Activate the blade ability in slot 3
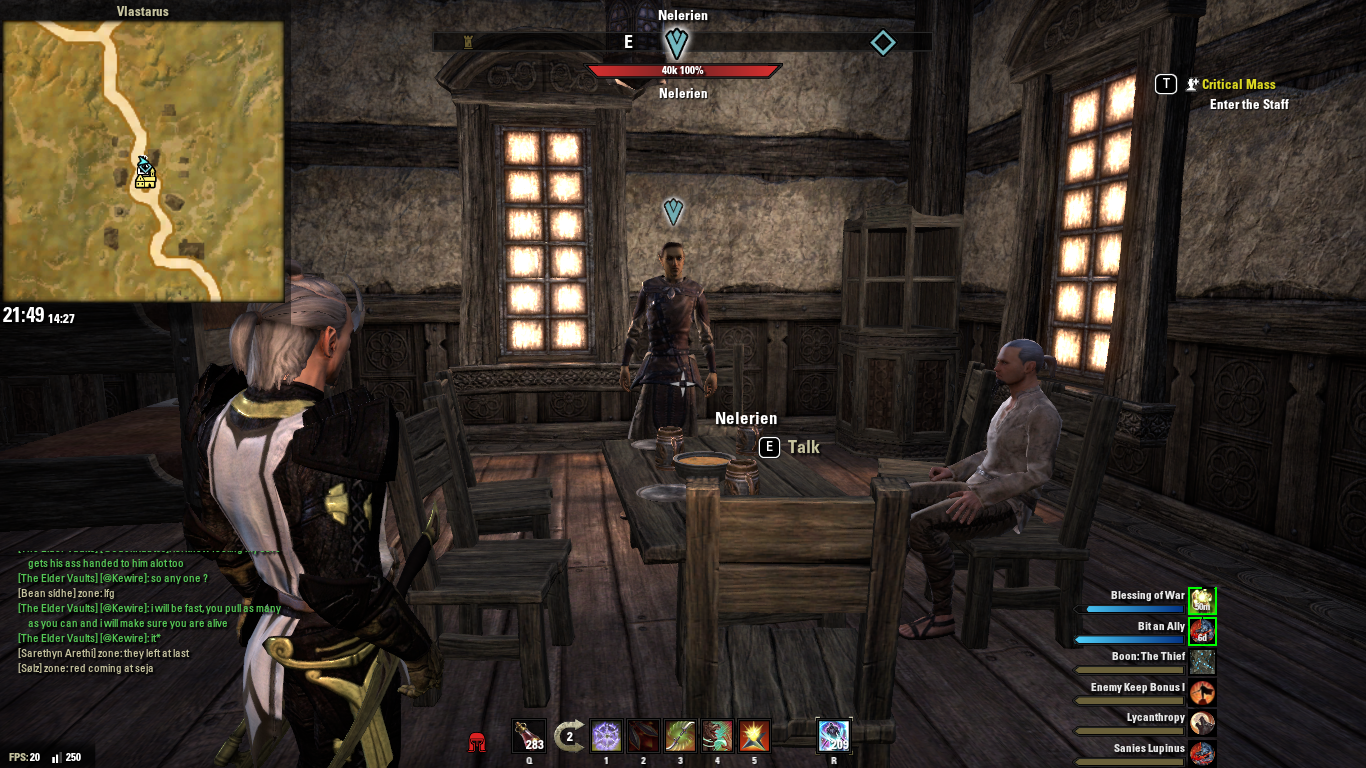Image resolution: width=1366 pixels, height=768 pixels. [x=678, y=736]
